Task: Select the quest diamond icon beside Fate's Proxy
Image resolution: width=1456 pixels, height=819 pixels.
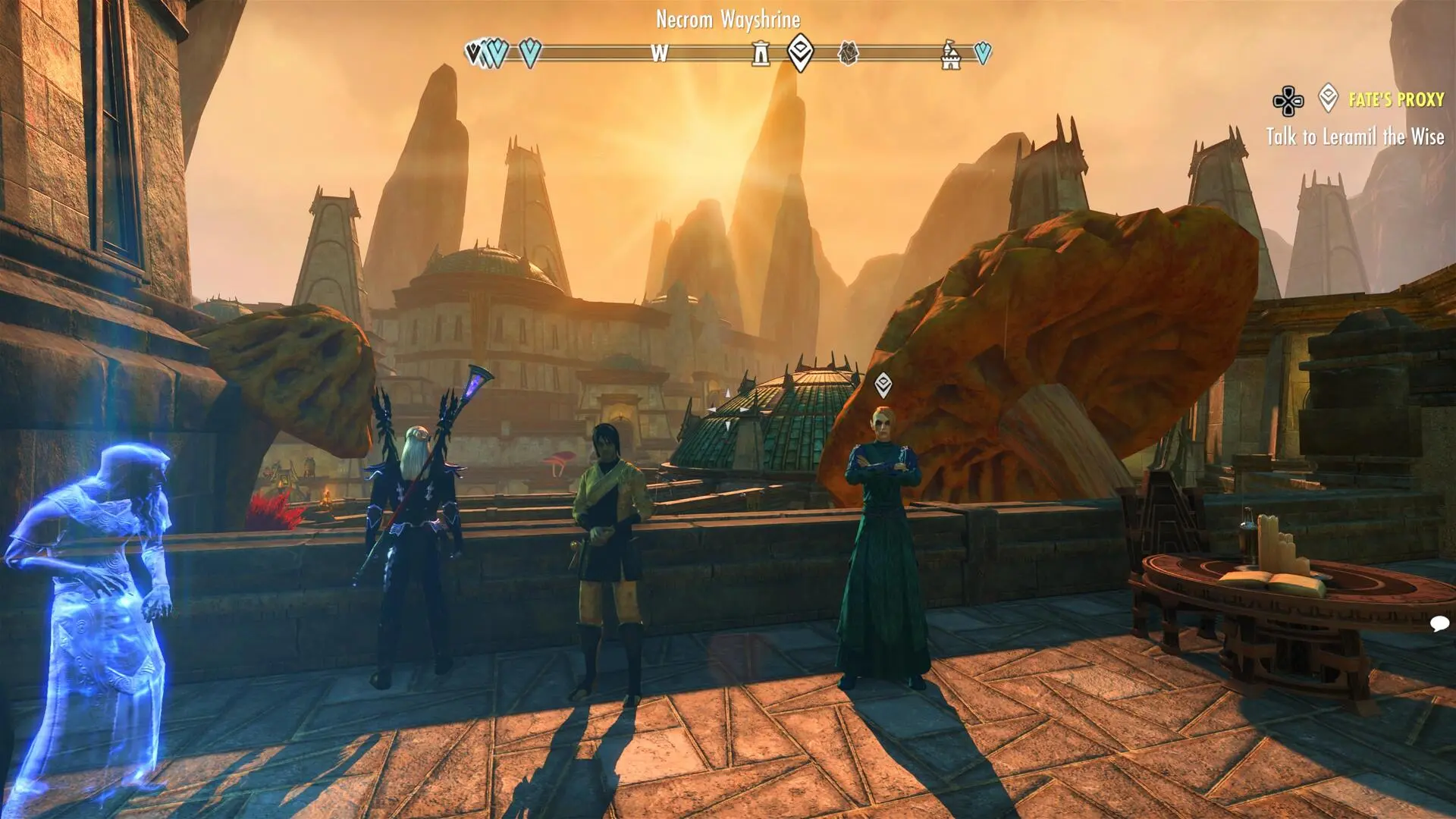Action: (1328, 98)
